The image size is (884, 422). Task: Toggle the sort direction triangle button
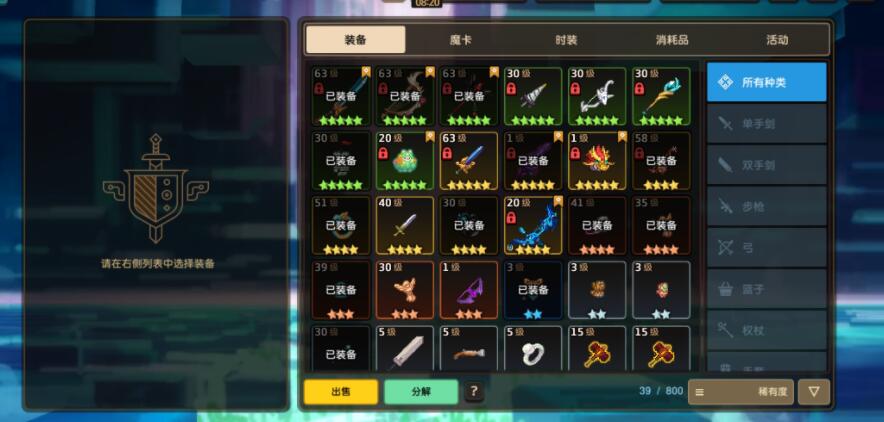click(814, 392)
